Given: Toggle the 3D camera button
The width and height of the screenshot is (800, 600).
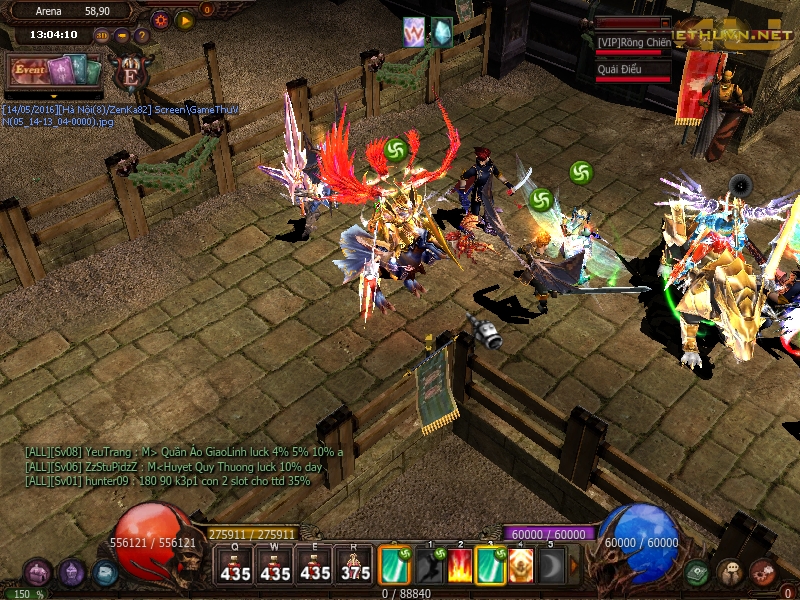Looking at the screenshot, I should 103,36.
